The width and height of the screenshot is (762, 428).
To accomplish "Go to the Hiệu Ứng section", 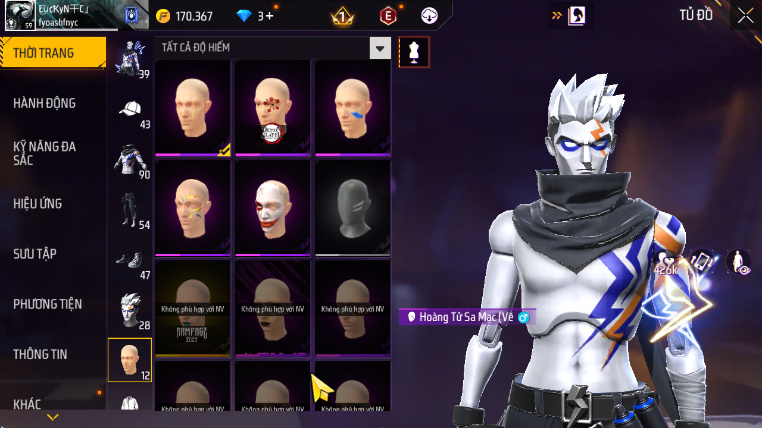I will 38,203.
